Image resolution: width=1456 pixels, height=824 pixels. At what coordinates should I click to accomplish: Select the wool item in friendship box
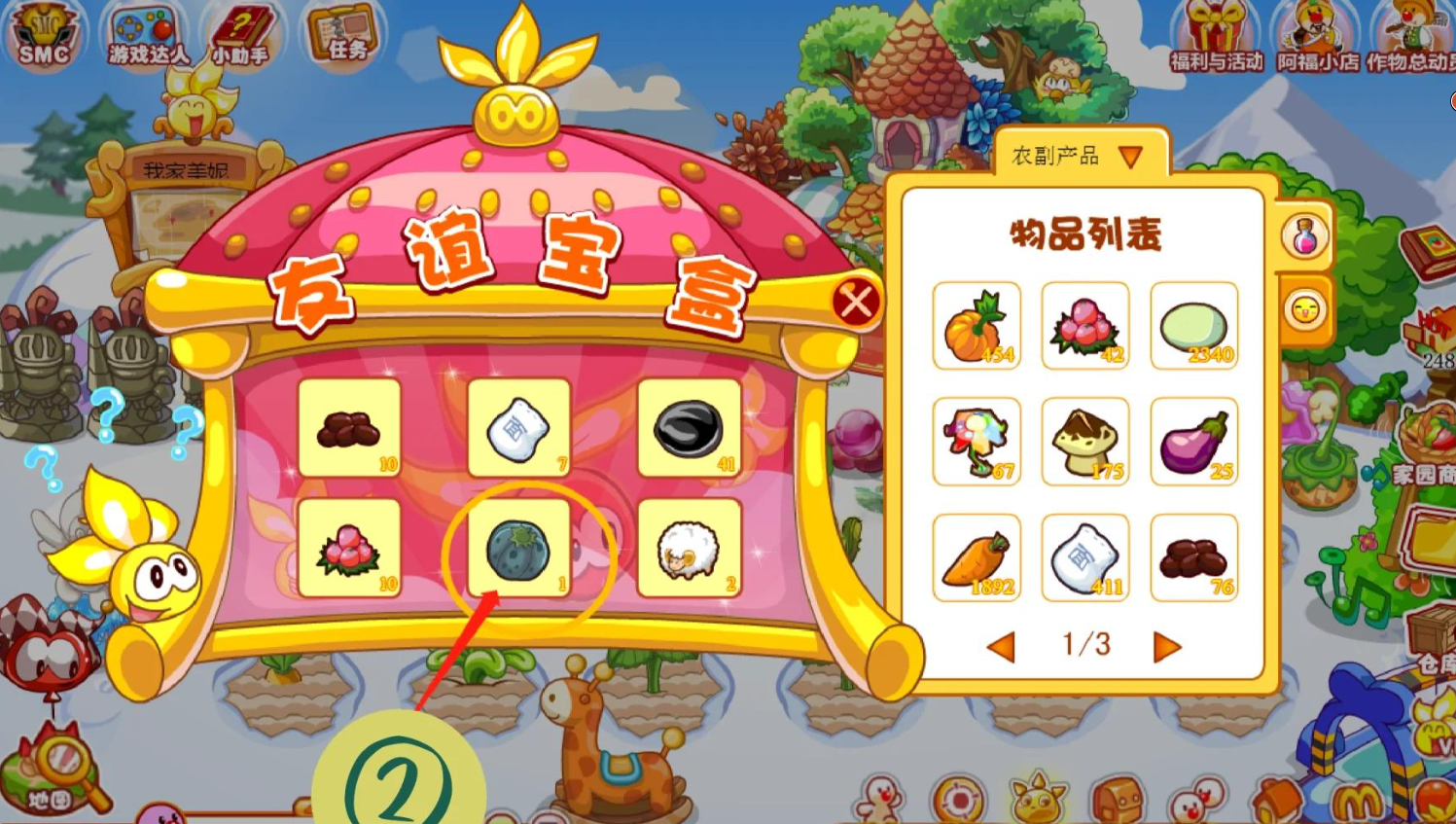tap(688, 547)
